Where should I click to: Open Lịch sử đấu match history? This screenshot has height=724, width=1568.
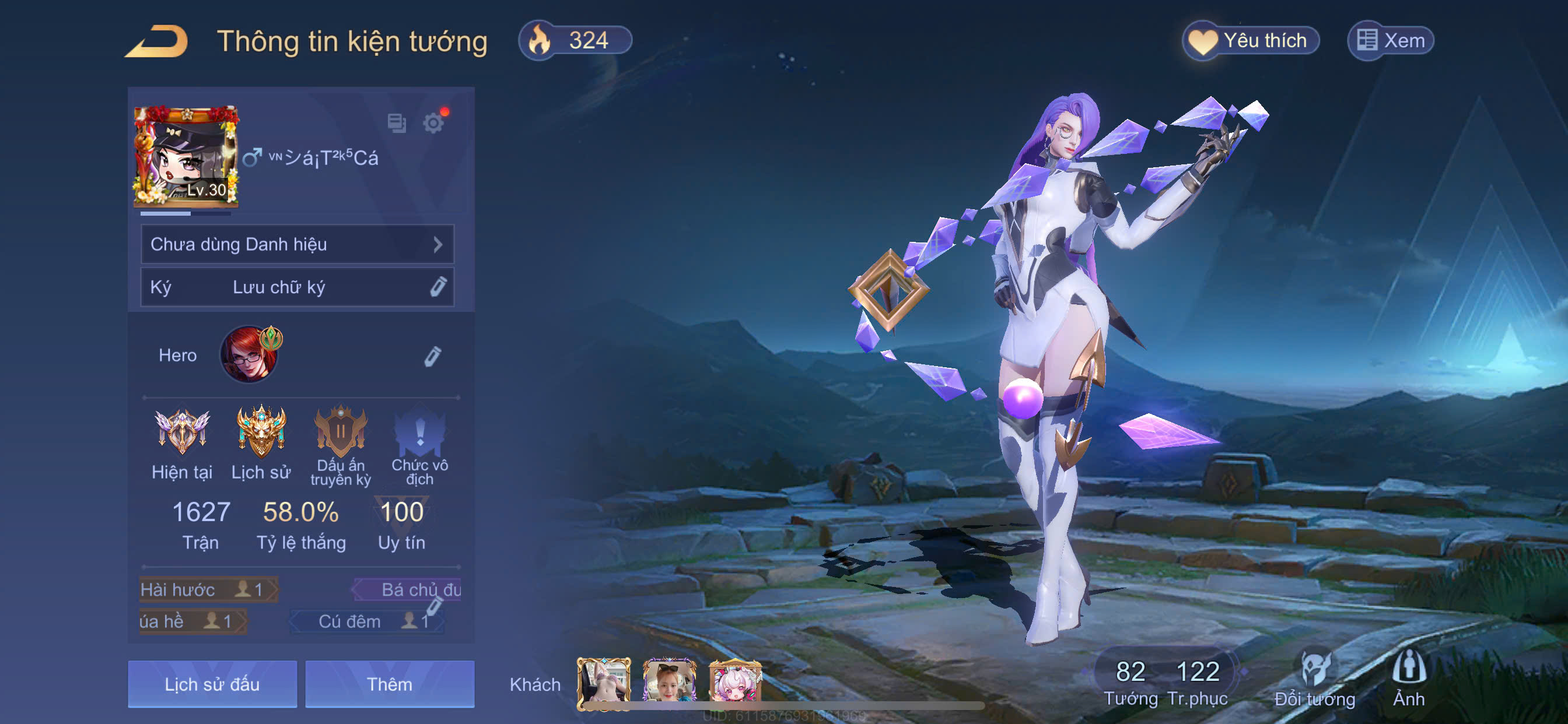pos(212,684)
